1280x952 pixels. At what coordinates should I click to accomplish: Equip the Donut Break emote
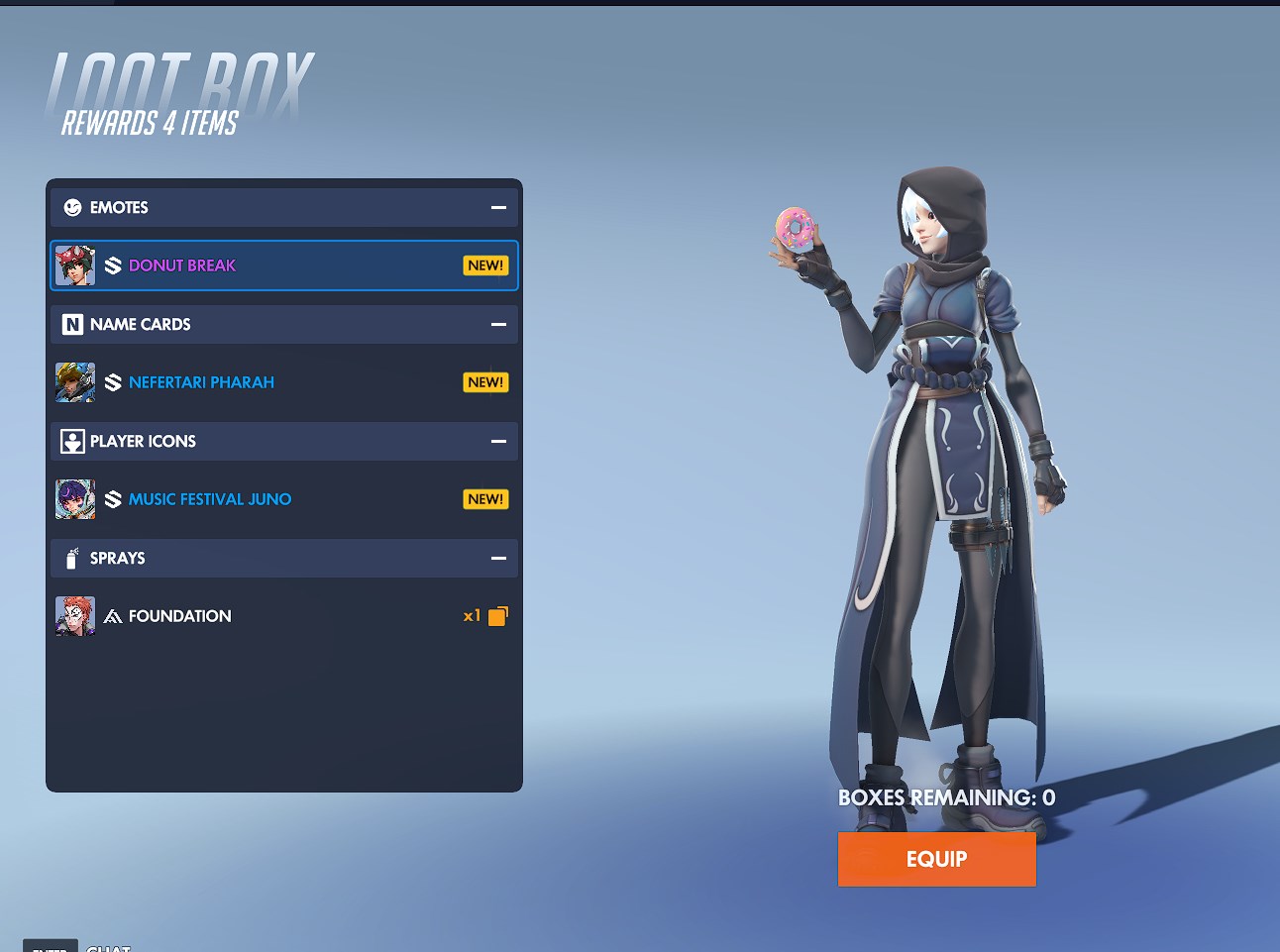pos(936,859)
